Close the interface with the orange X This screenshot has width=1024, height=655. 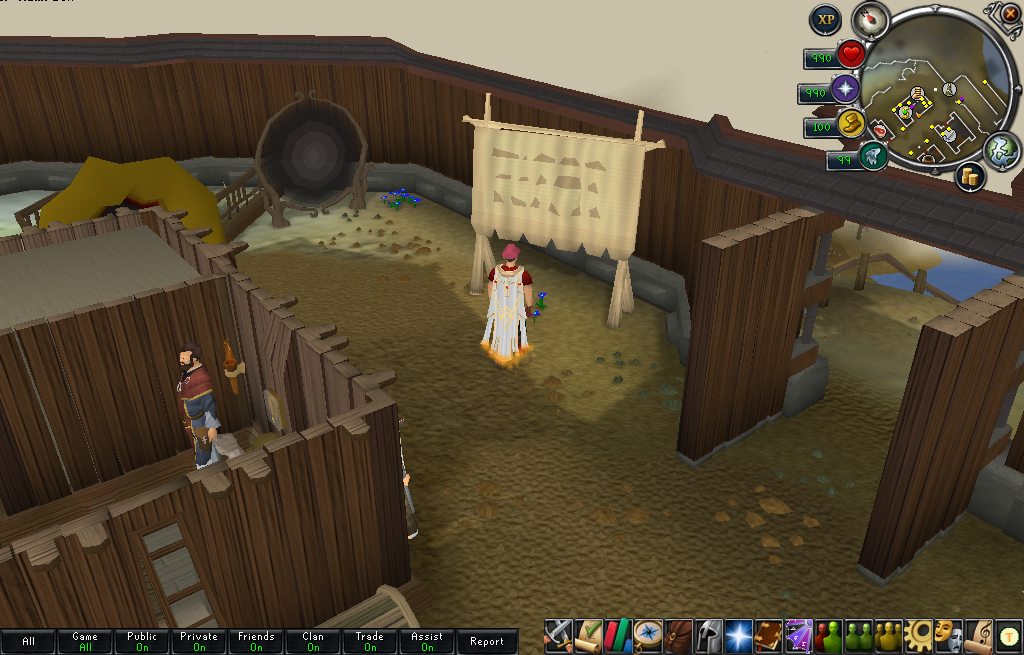[x=1010, y=13]
